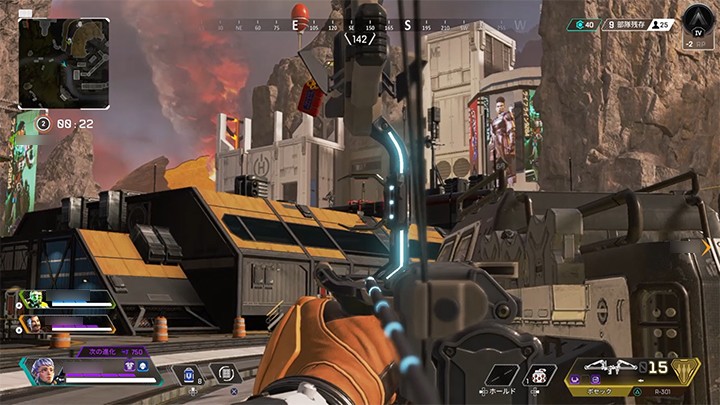720x405 pixels.
Task: Select the green teammate portrait
Action: 33,299
